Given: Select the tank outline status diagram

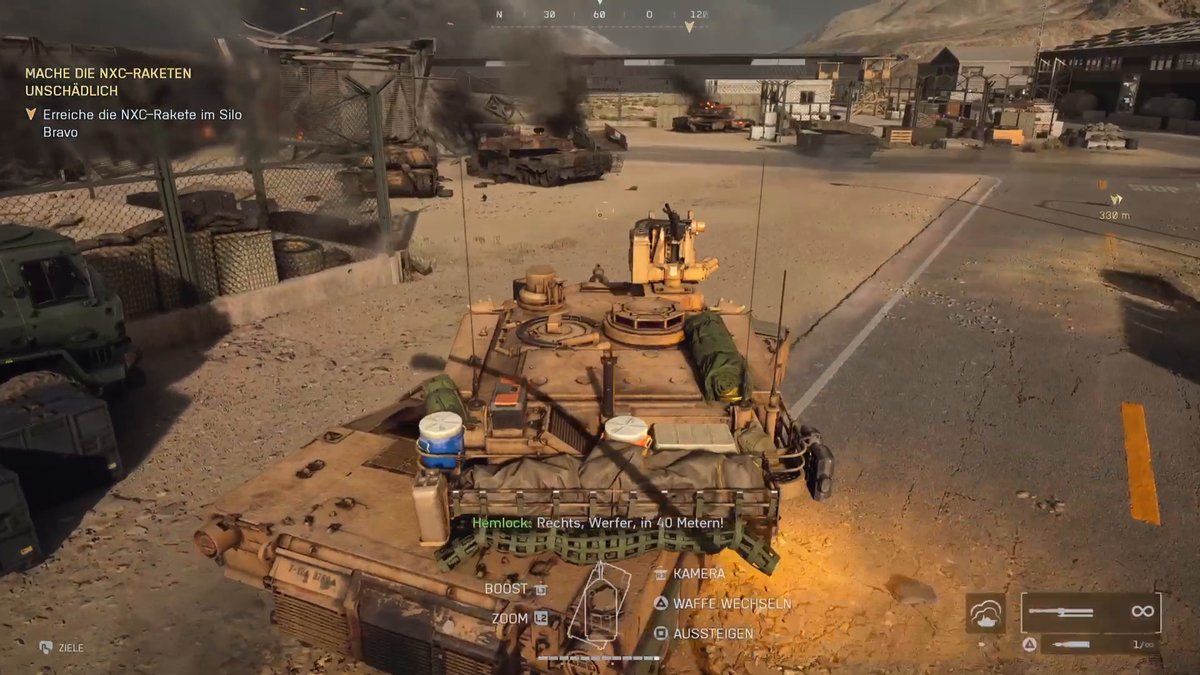Looking at the screenshot, I should [599, 606].
